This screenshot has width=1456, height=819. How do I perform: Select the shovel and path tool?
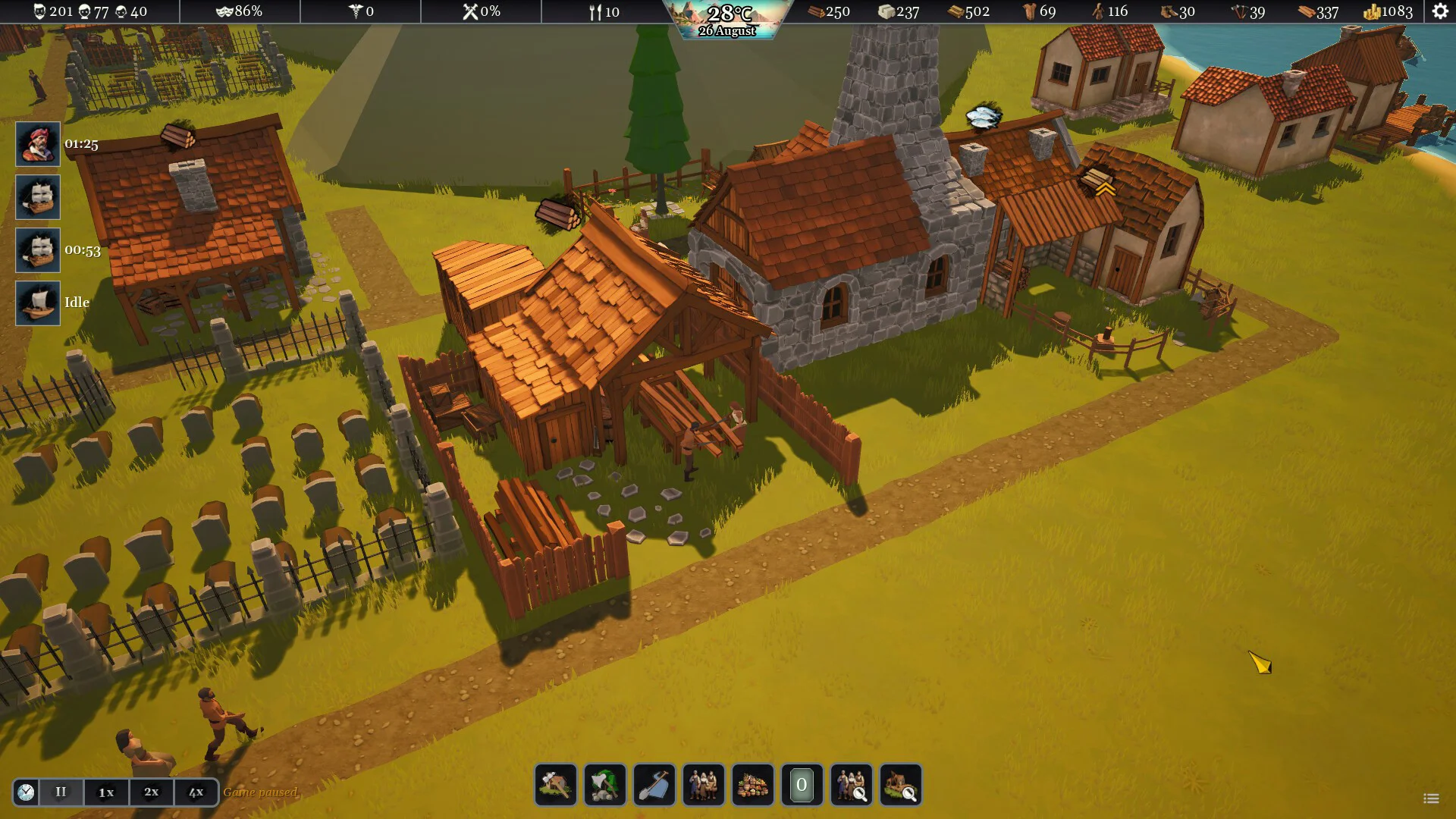(x=654, y=785)
